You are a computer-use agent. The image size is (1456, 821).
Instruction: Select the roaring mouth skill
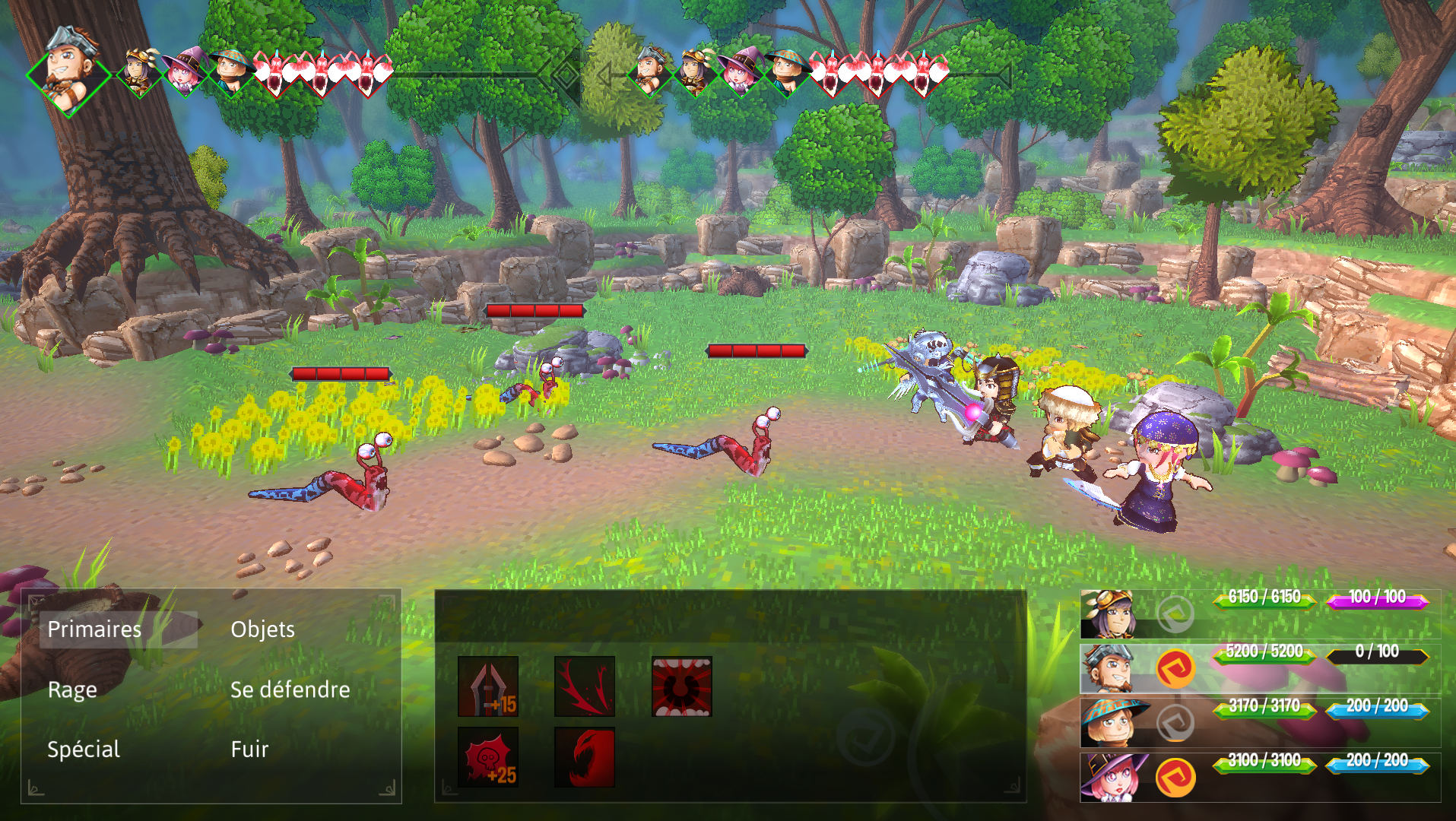click(682, 686)
